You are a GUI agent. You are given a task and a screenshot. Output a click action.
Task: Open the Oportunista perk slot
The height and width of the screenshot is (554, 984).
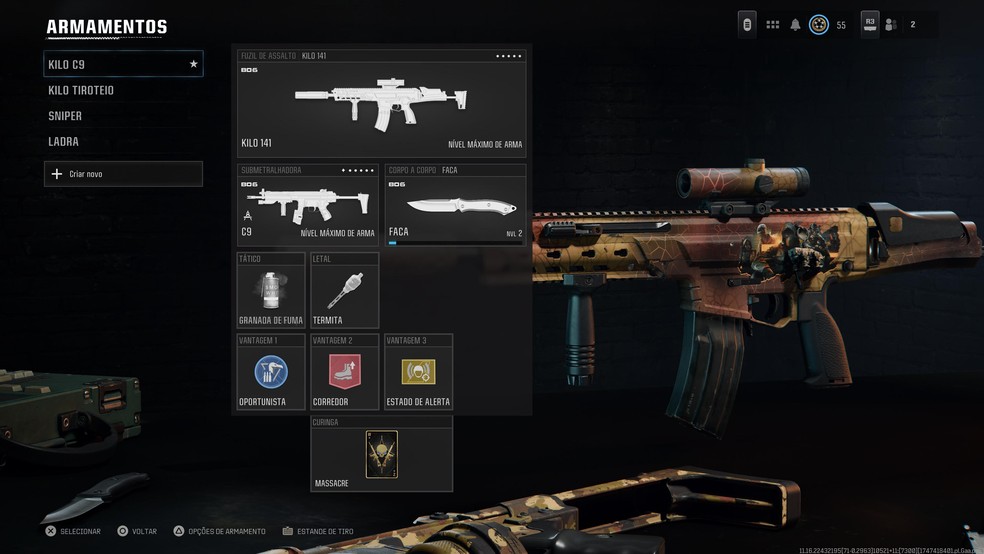[x=271, y=372]
